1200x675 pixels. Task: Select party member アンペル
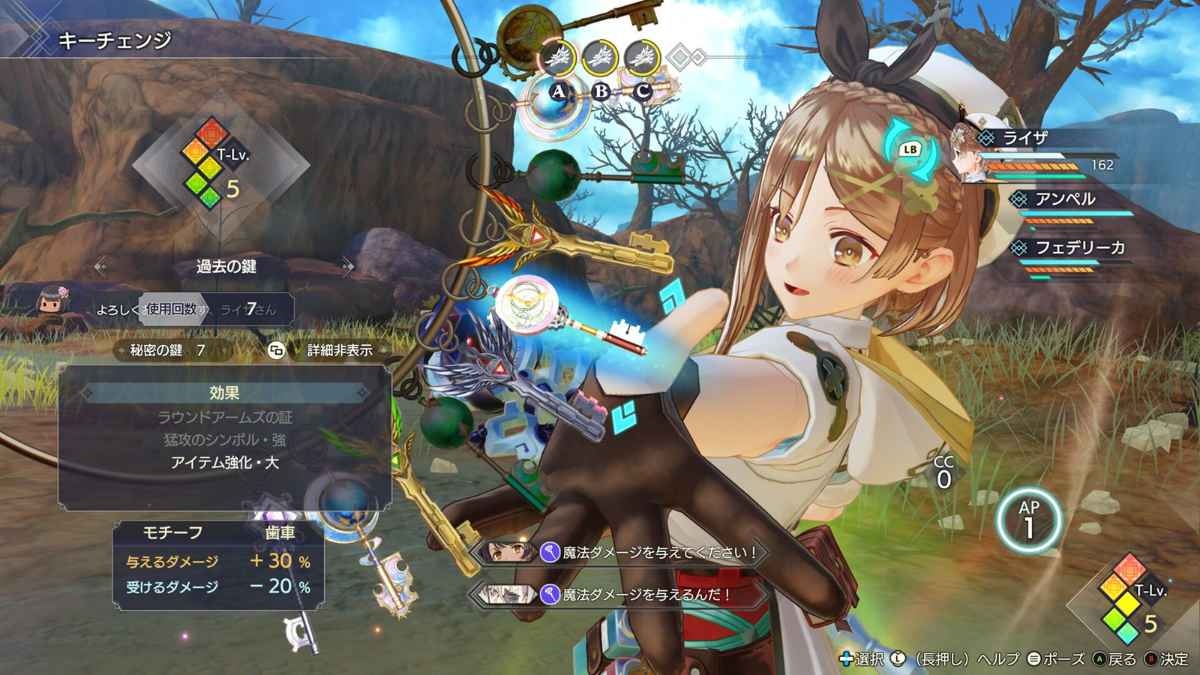pyautogui.click(x=1068, y=199)
